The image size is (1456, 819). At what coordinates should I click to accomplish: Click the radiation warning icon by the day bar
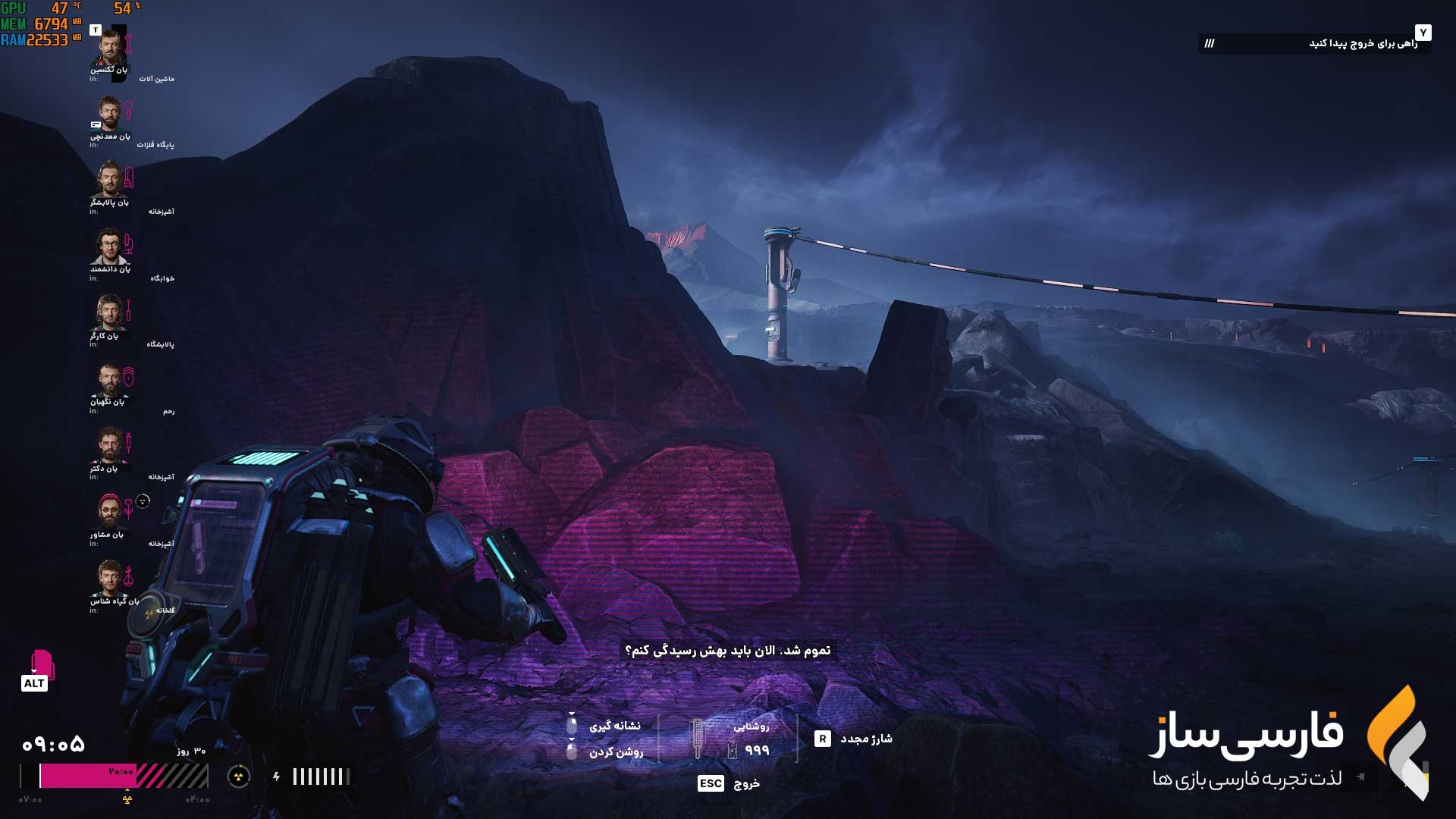(239, 776)
